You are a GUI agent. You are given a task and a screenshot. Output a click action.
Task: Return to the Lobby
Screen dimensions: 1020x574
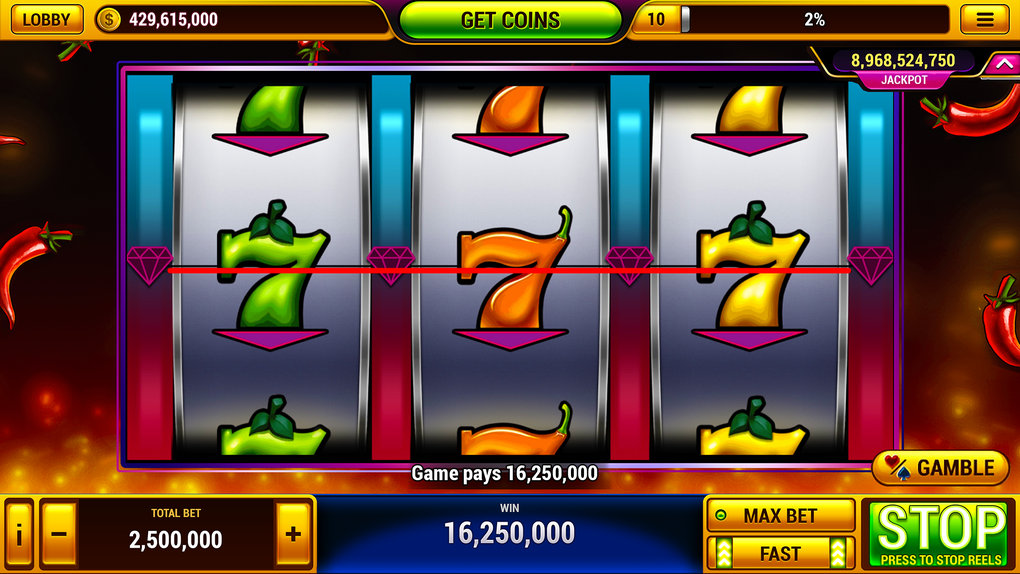(46, 19)
